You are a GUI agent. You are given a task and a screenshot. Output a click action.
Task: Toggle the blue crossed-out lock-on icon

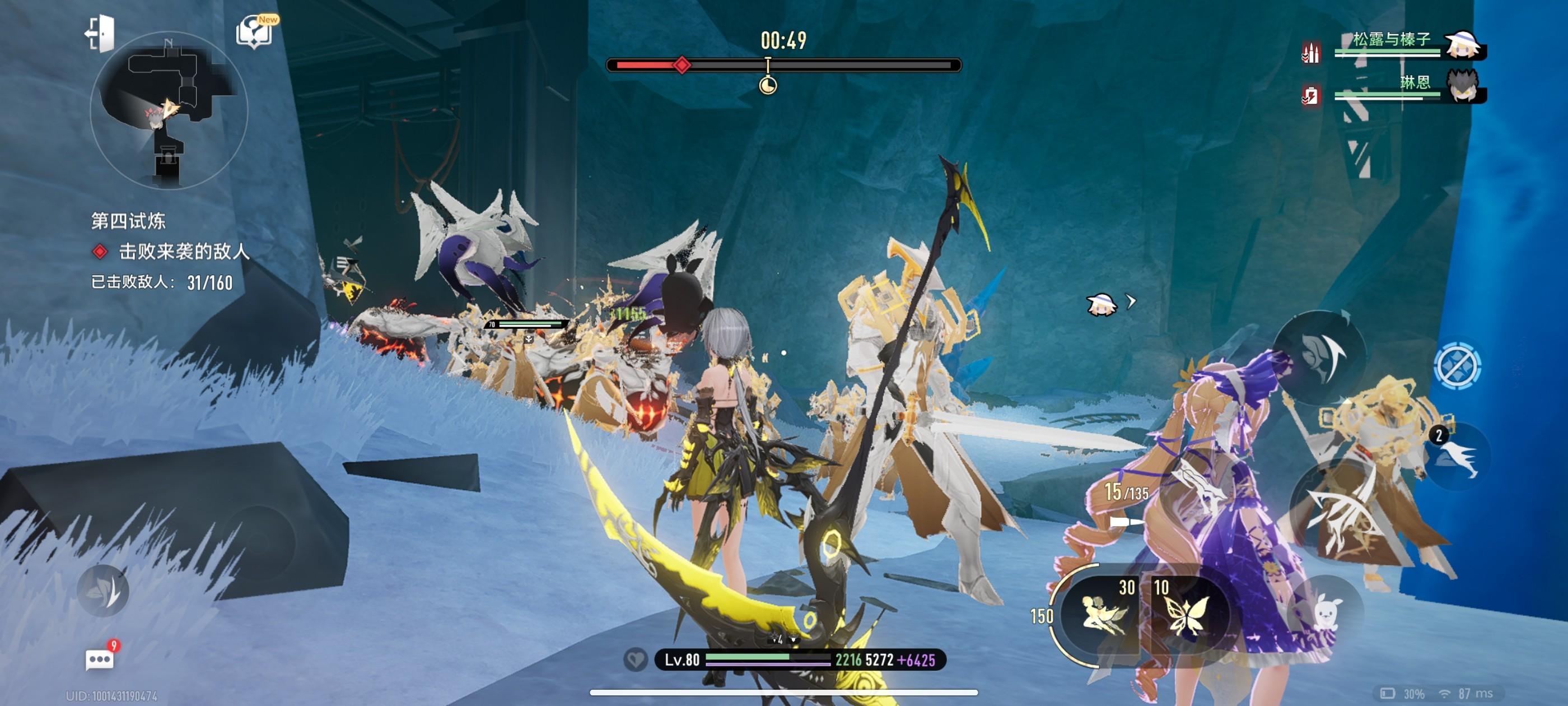1457,366
